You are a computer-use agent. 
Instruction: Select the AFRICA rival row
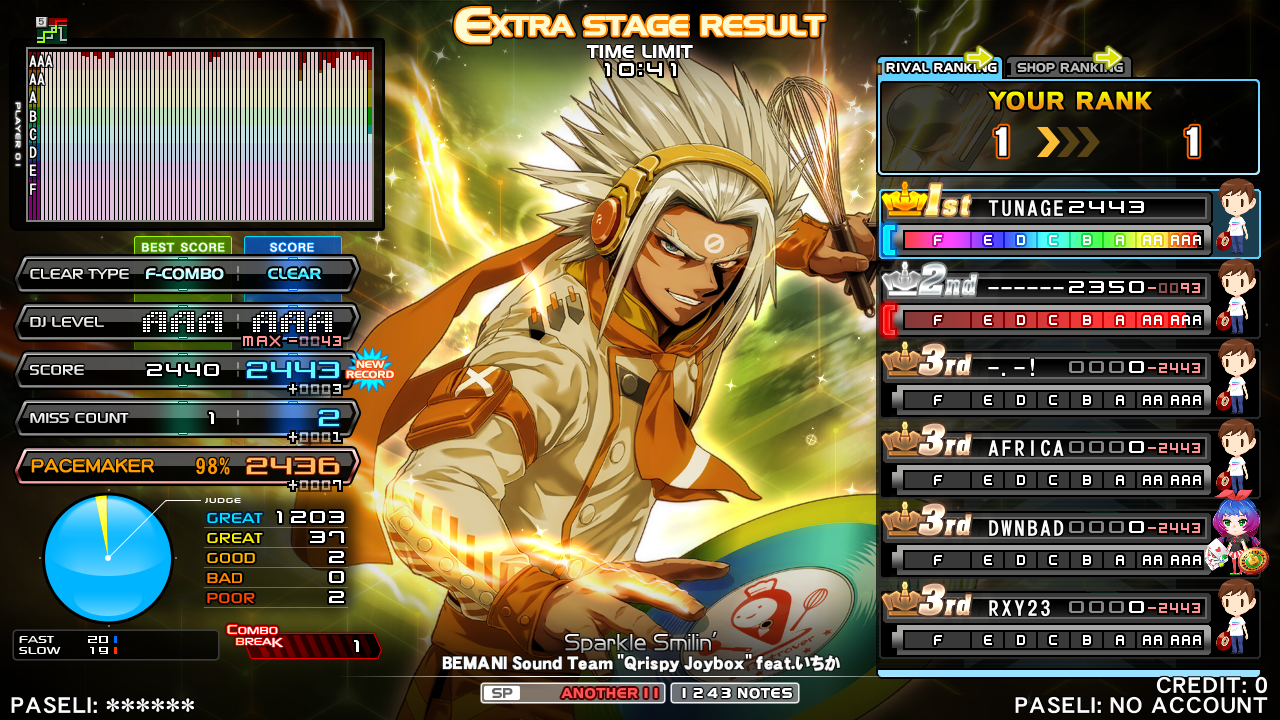pyautogui.click(x=1046, y=463)
